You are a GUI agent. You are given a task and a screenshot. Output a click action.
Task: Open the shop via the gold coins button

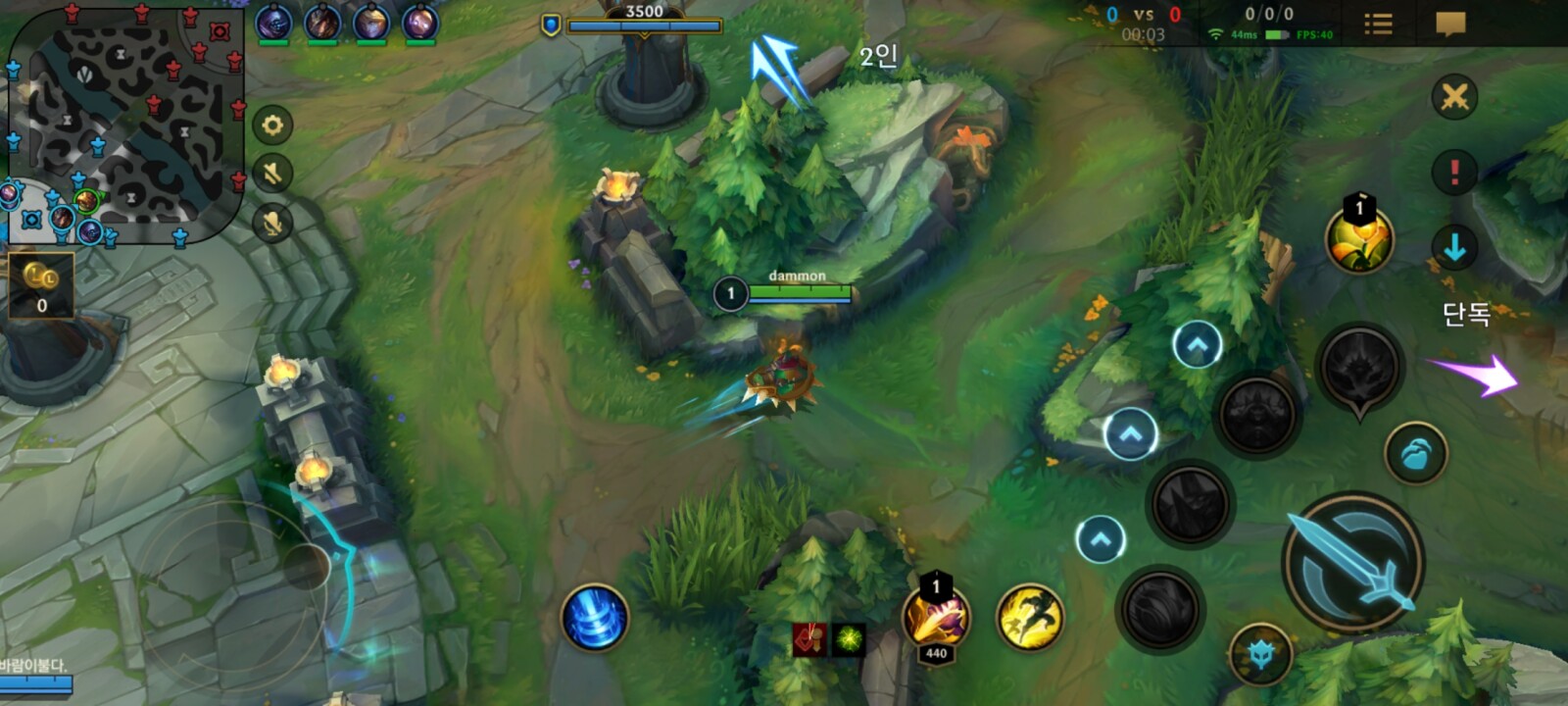[x=41, y=284]
